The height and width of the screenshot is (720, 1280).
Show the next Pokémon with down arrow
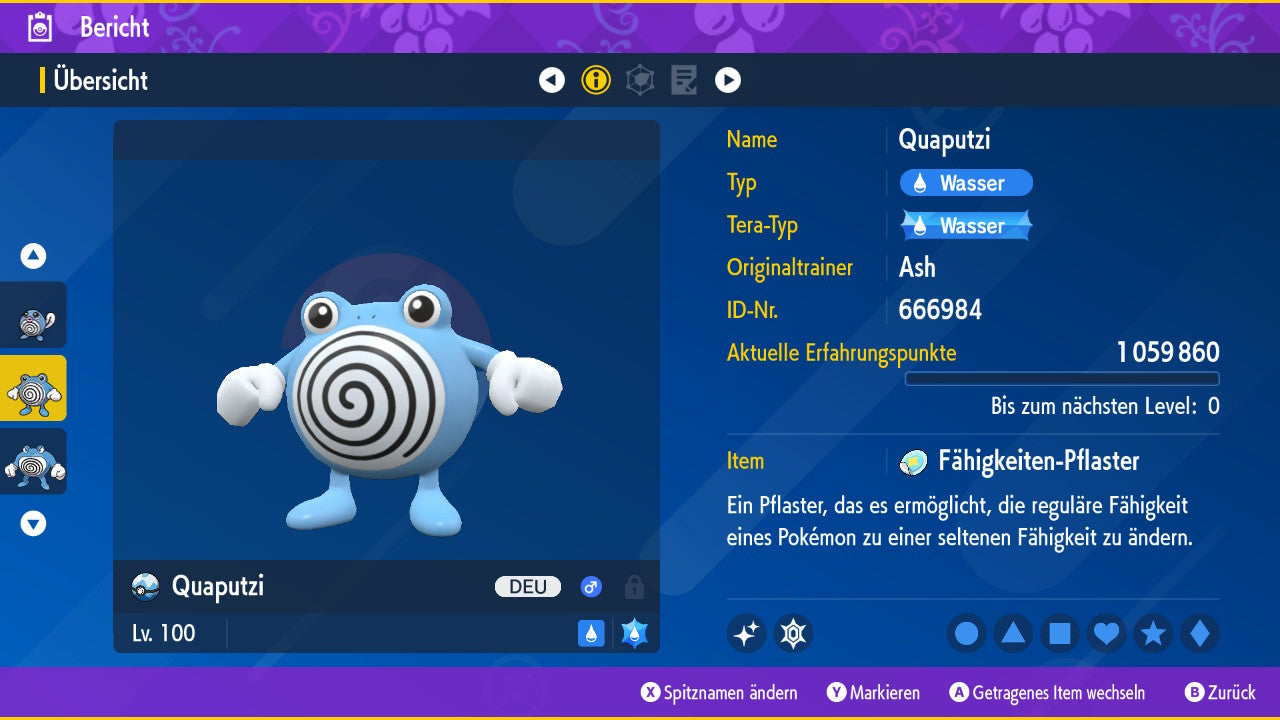click(33, 523)
